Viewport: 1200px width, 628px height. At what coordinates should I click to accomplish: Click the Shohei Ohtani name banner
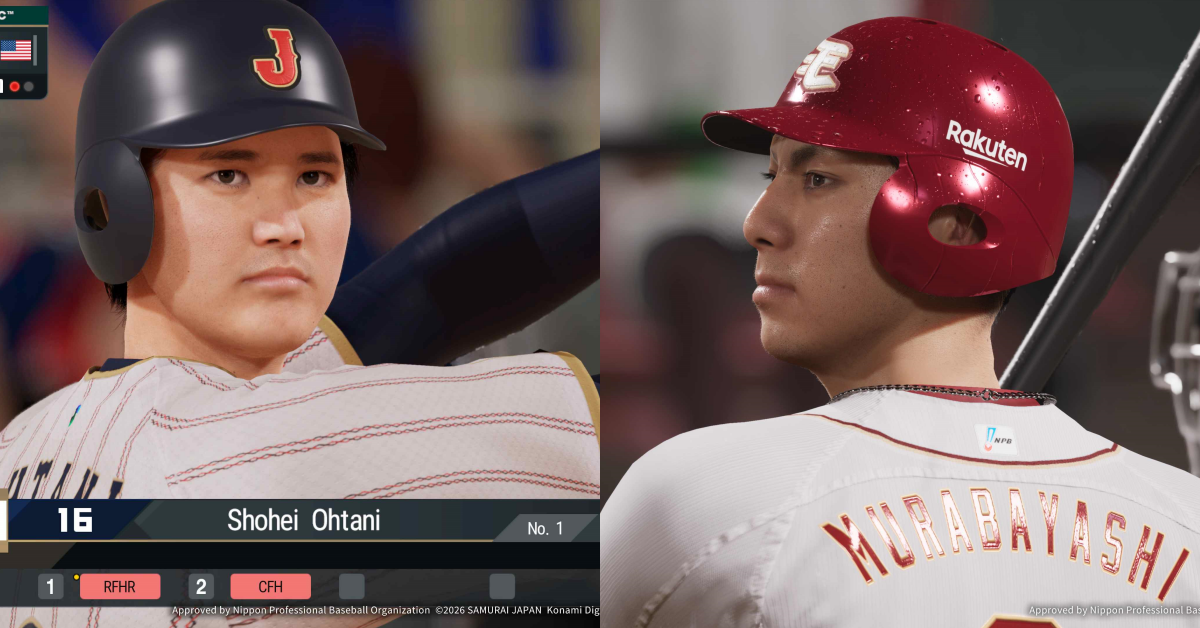(303, 520)
